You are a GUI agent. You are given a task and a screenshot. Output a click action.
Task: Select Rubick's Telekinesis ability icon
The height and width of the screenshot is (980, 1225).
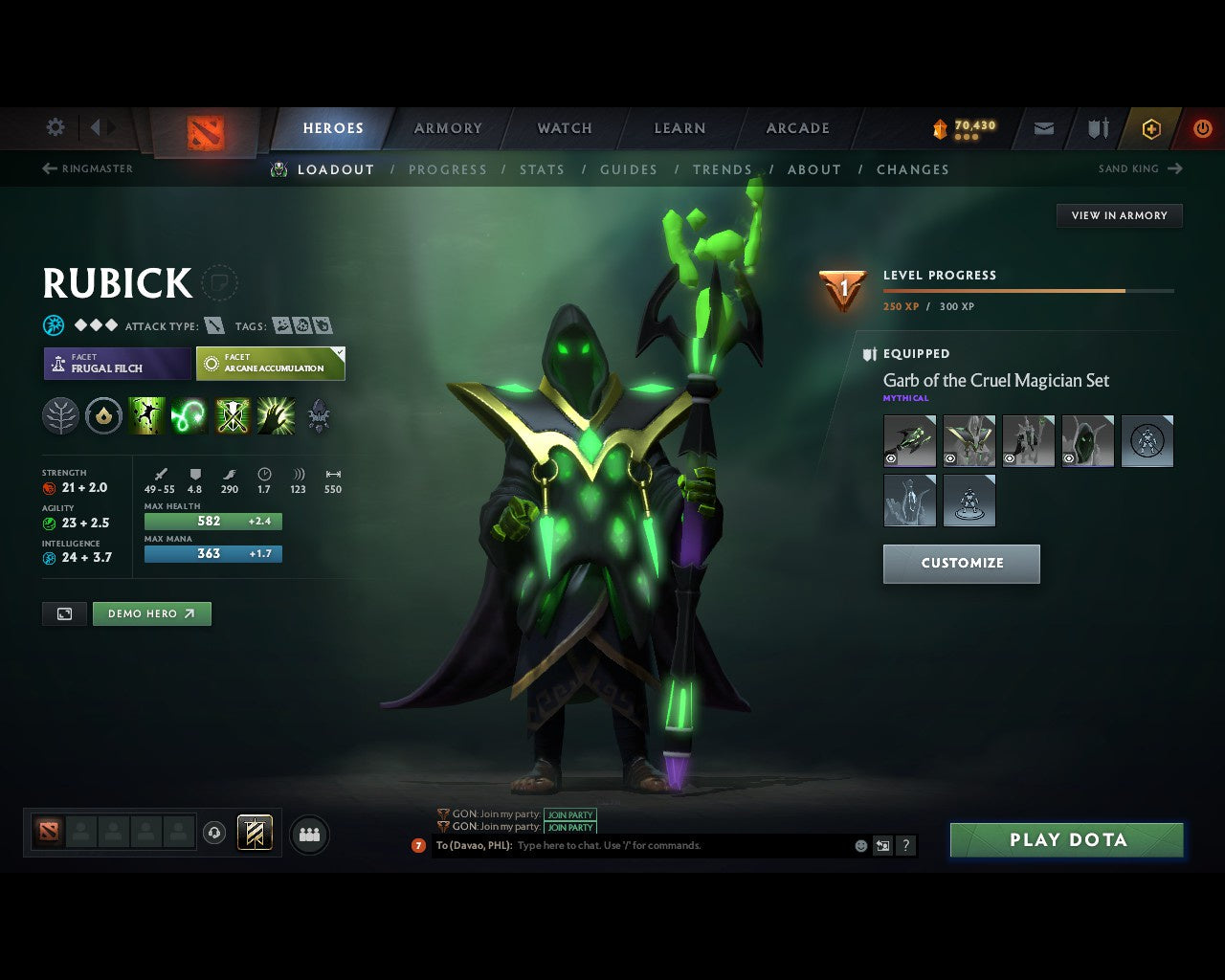coord(146,414)
